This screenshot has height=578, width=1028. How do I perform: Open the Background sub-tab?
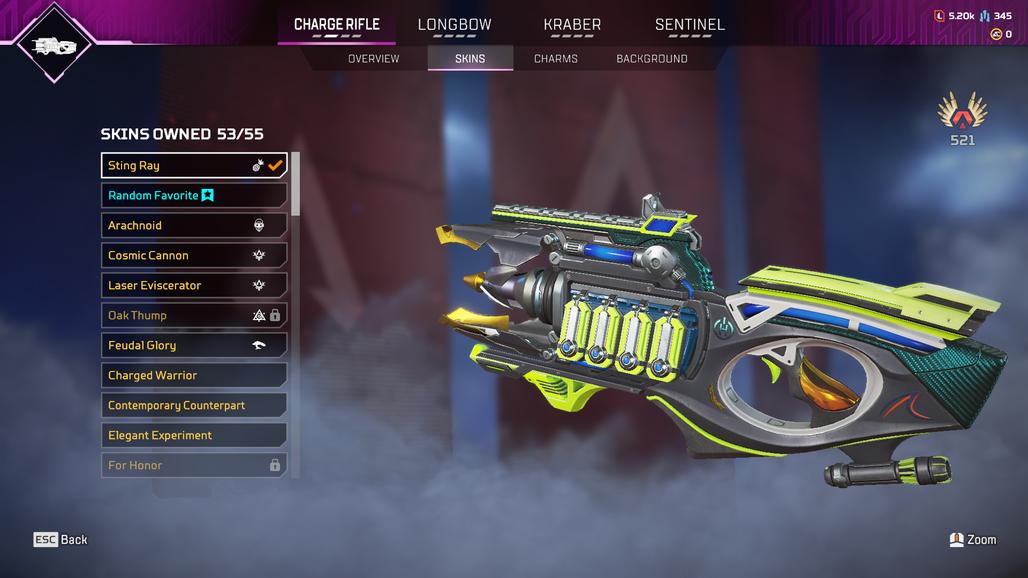(x=651, y=59)
